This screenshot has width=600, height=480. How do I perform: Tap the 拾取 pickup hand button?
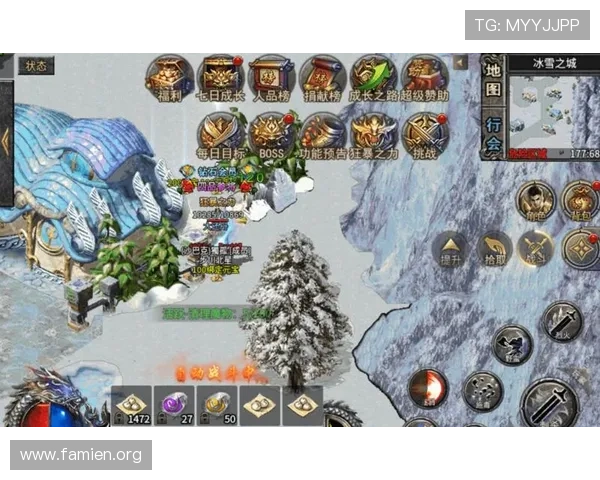495,248
